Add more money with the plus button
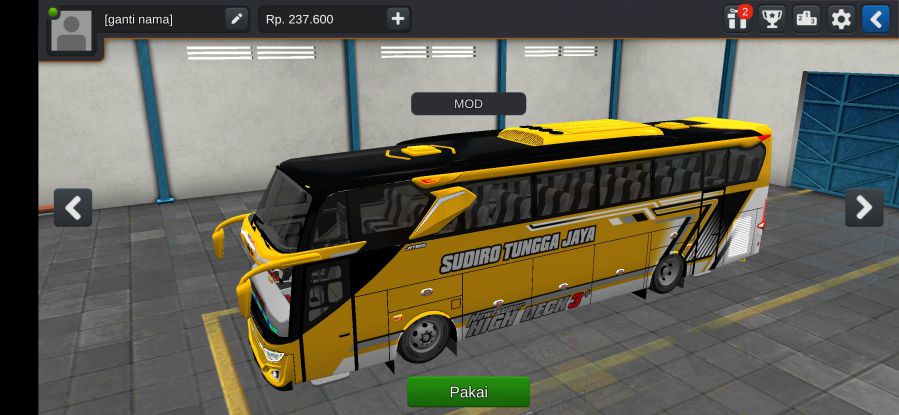The image size is (899, 415). click(x=398, y=19)
